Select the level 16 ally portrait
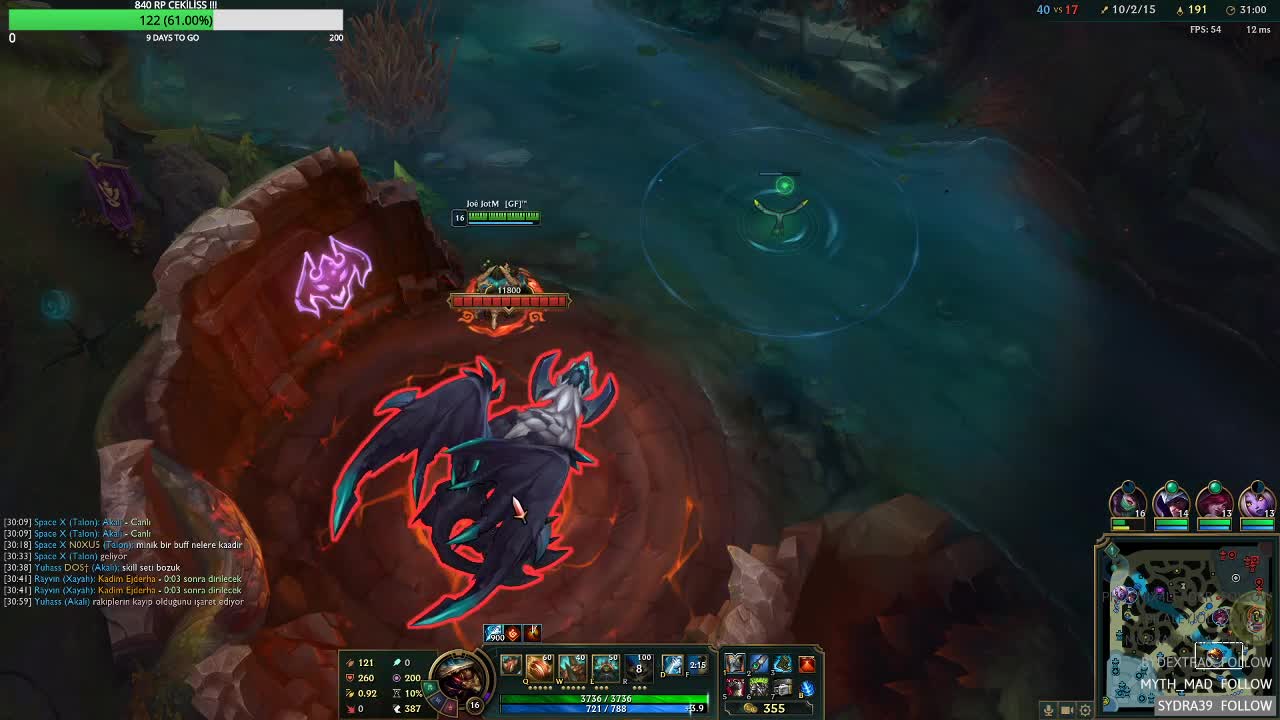 [x=1127, y=500]
